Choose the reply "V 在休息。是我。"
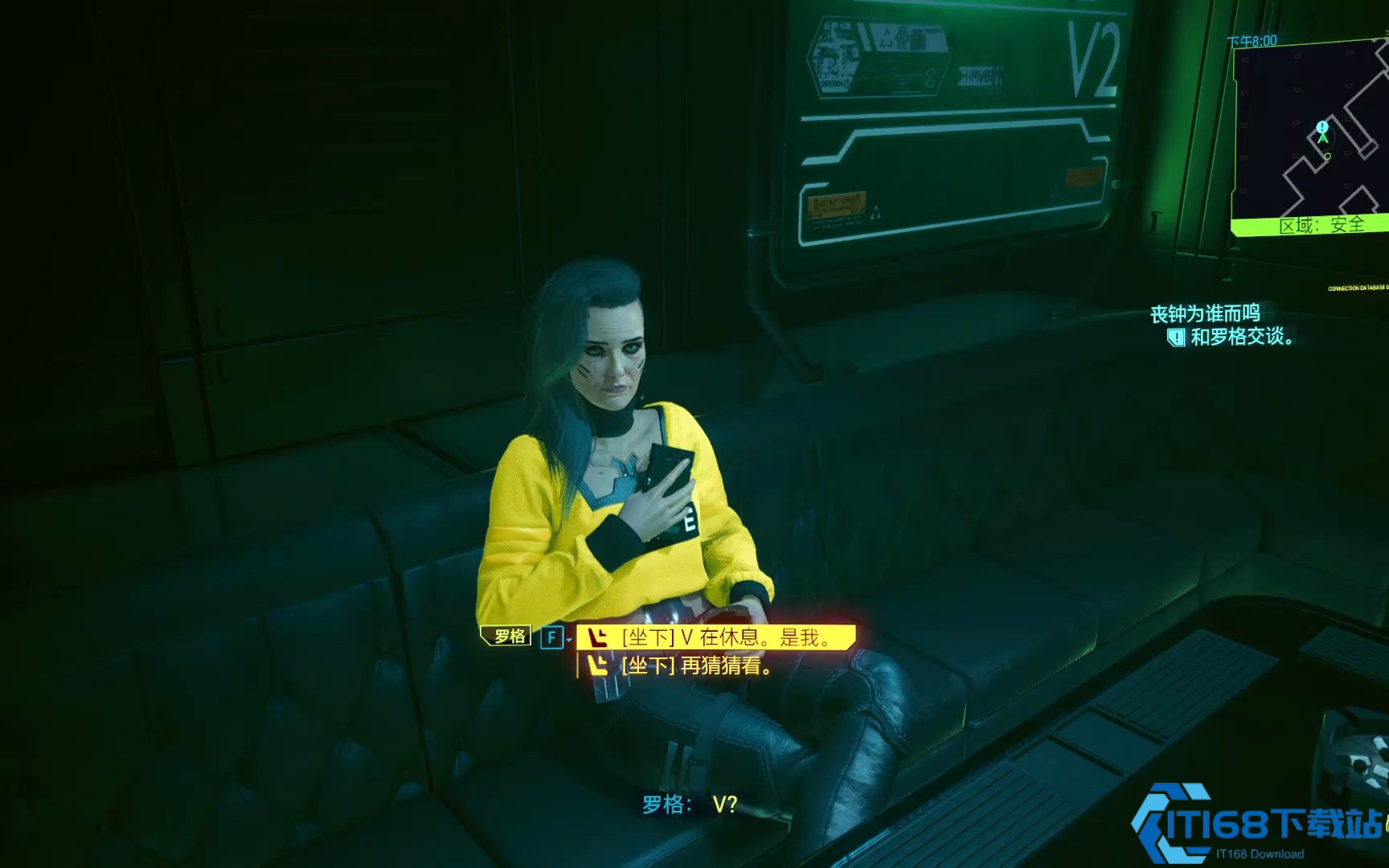The height and width of the screenshot is (868, 1389). (715, 637)
